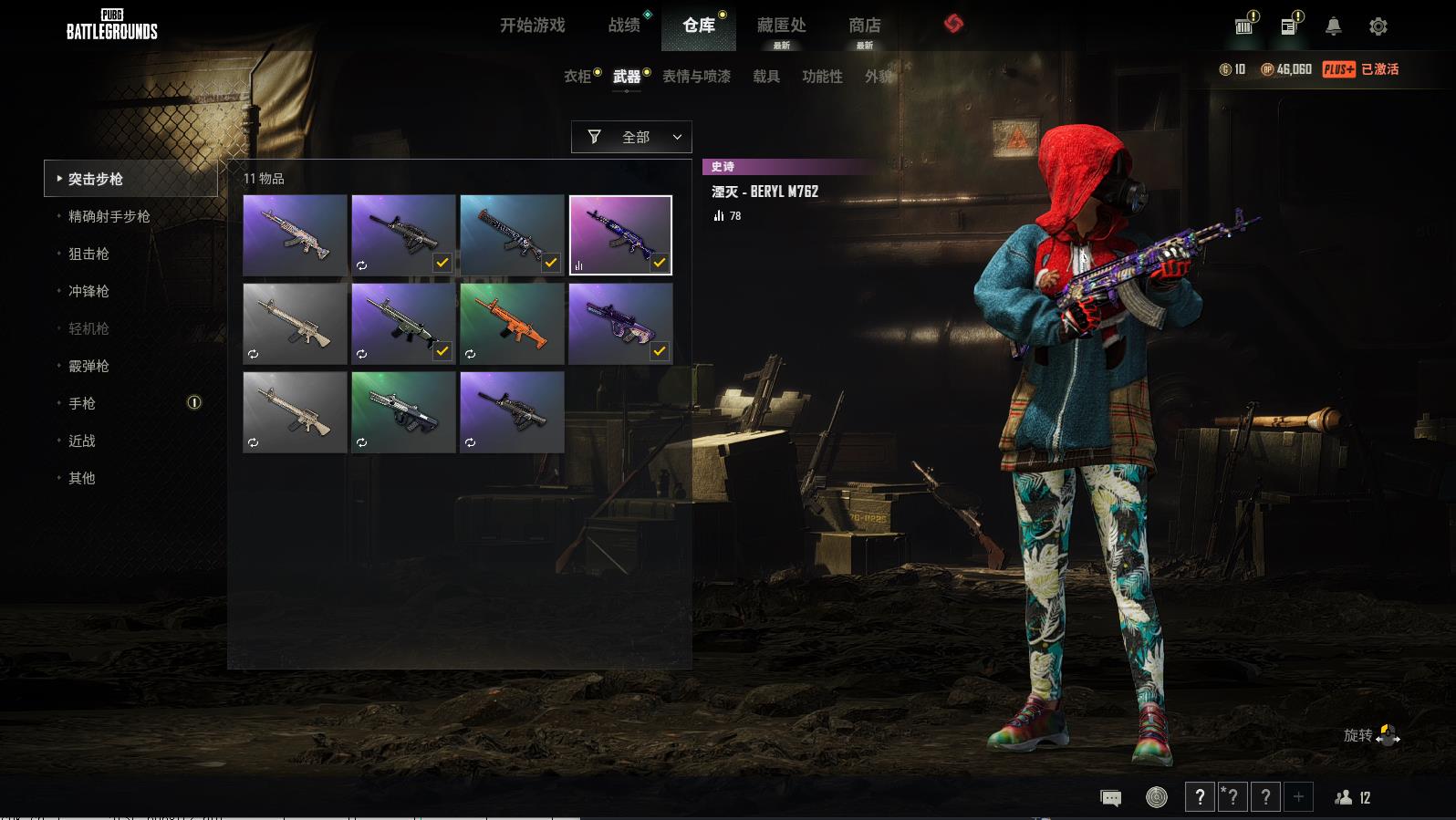Open the 全部 filter dropdown
This screenshot has height=820, width=1456.
click(x=636, y=137)
